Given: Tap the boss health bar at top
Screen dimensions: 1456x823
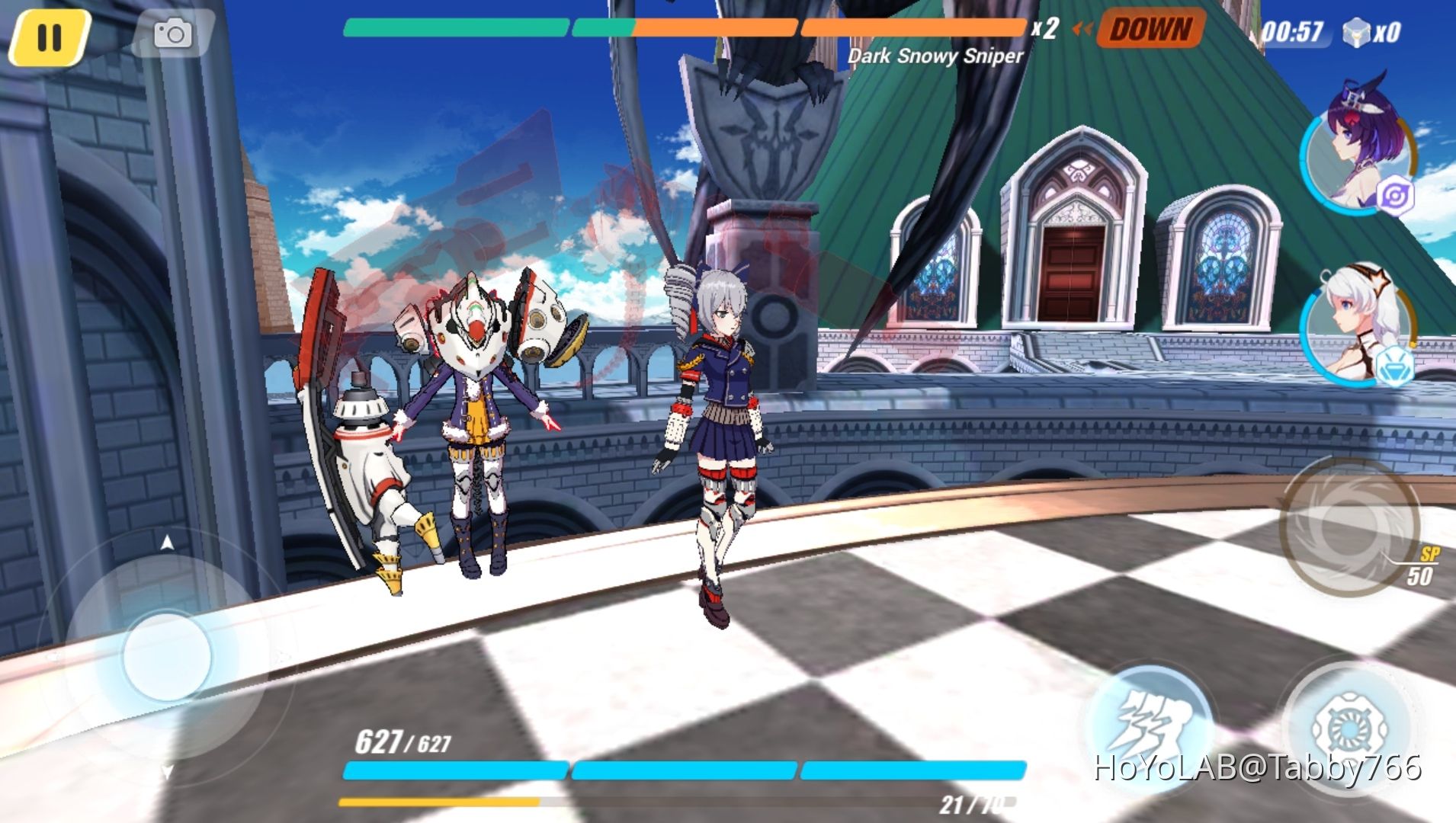Looking at the screenshot, I should [x=681, y=28].
